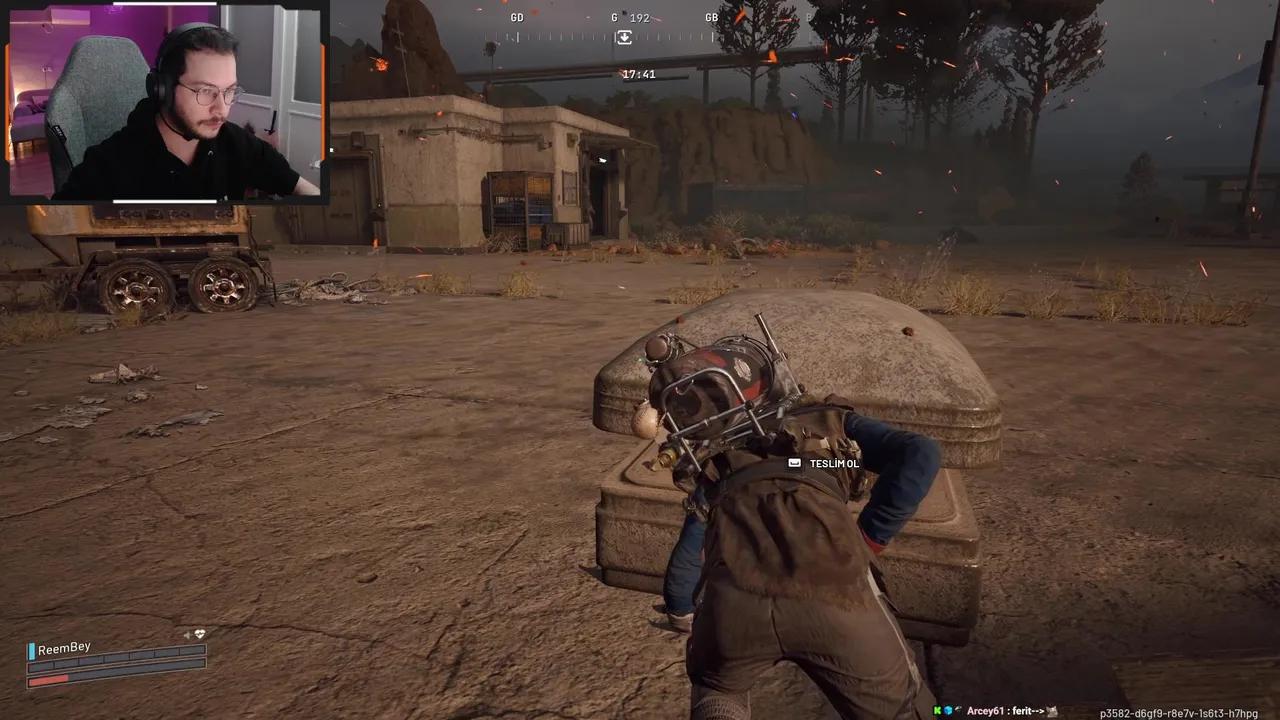
Task: Click the small emote after the gem badge
Action: click(960, 710)
